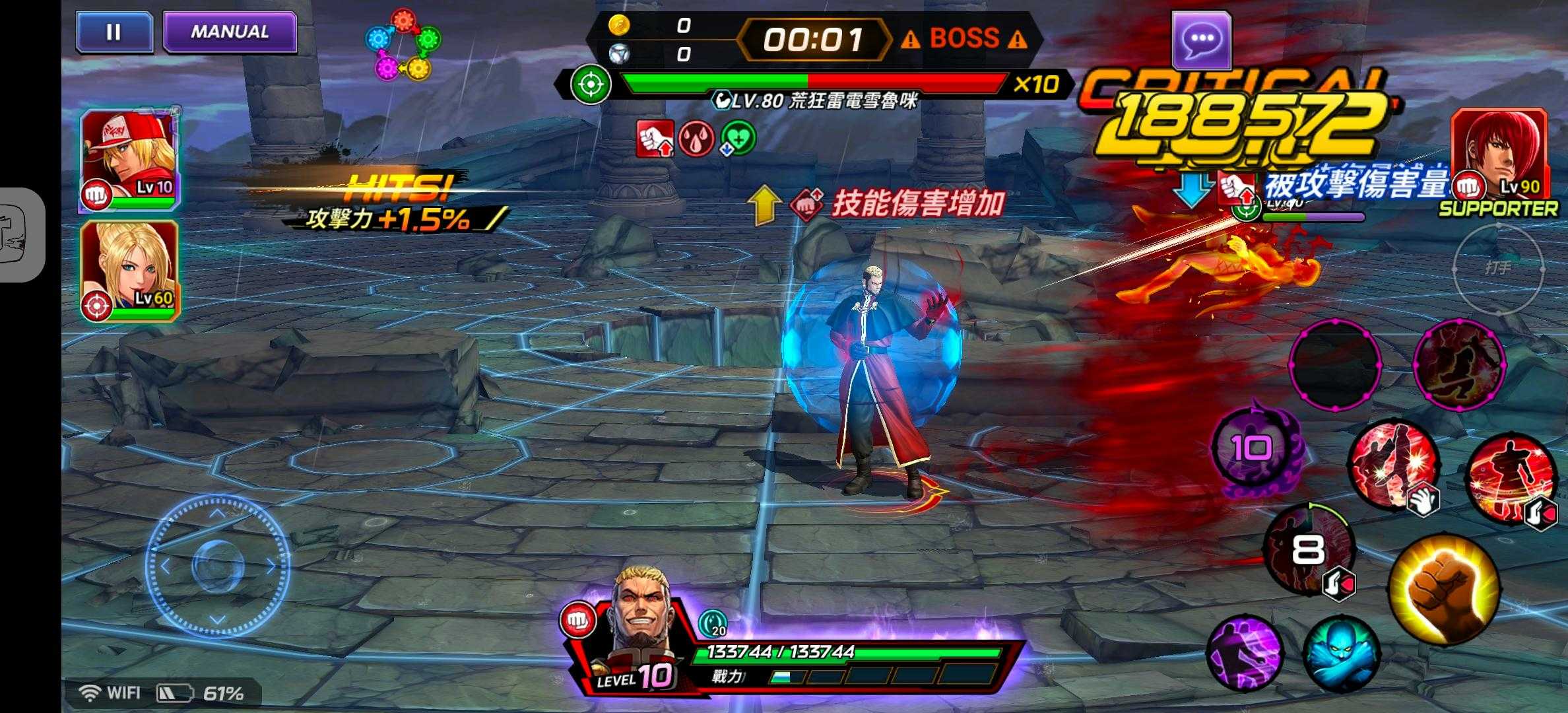
Task: Open the side overlay tab on screen edge
Action: [20, 235]
